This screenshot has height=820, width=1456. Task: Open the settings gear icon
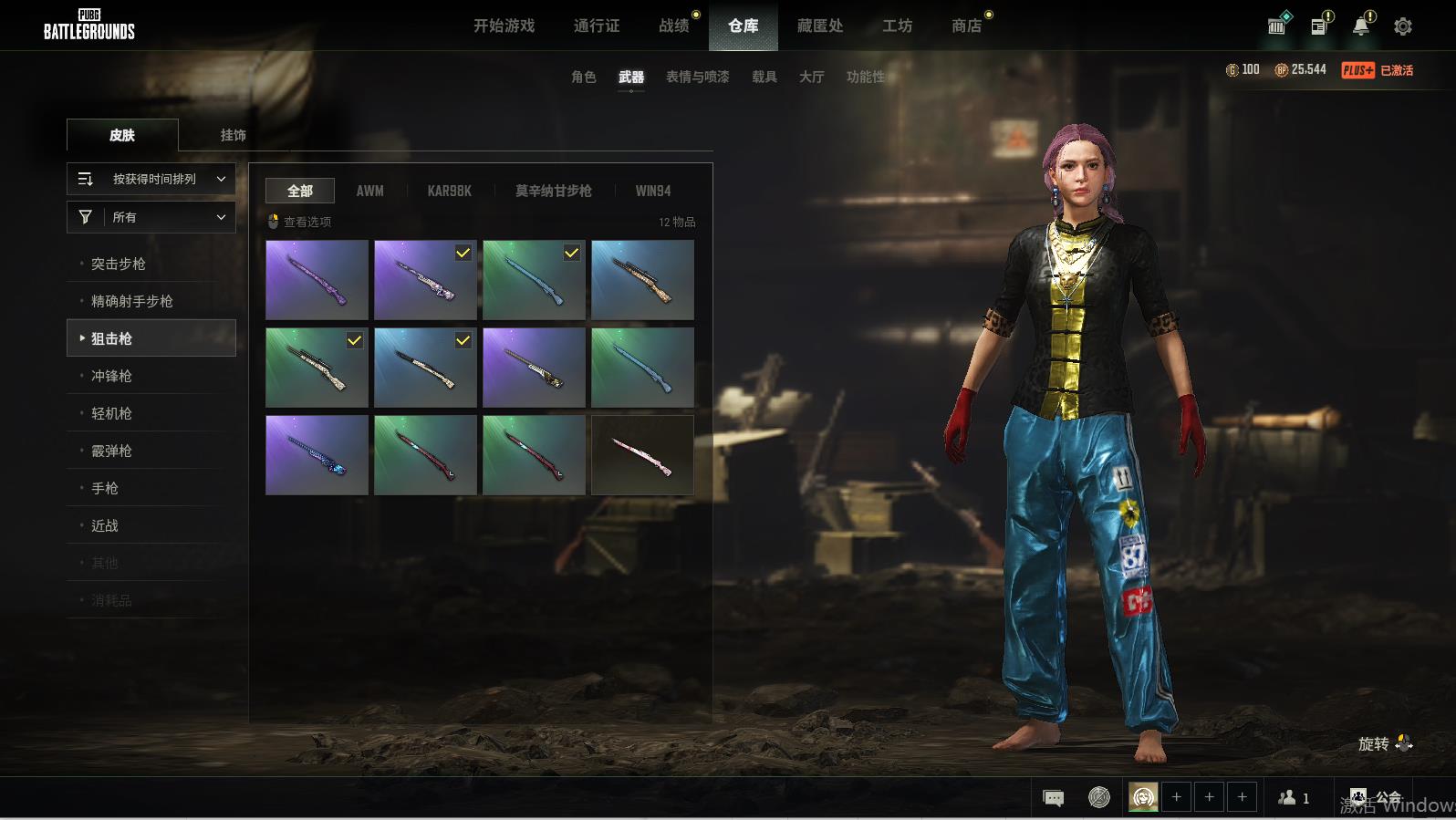[x=1402, y=26]
